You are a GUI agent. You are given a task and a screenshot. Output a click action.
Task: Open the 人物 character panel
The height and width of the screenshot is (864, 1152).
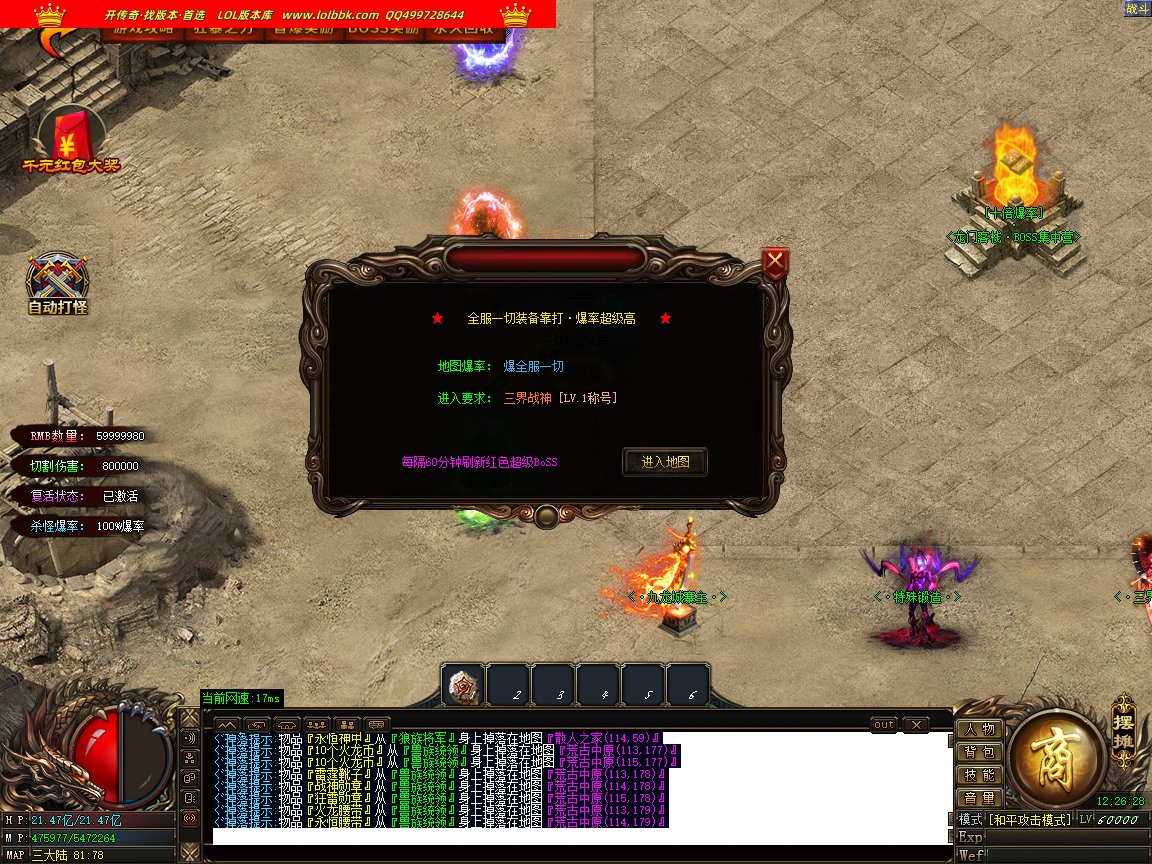pyautogui.click(x=980, y=730)
